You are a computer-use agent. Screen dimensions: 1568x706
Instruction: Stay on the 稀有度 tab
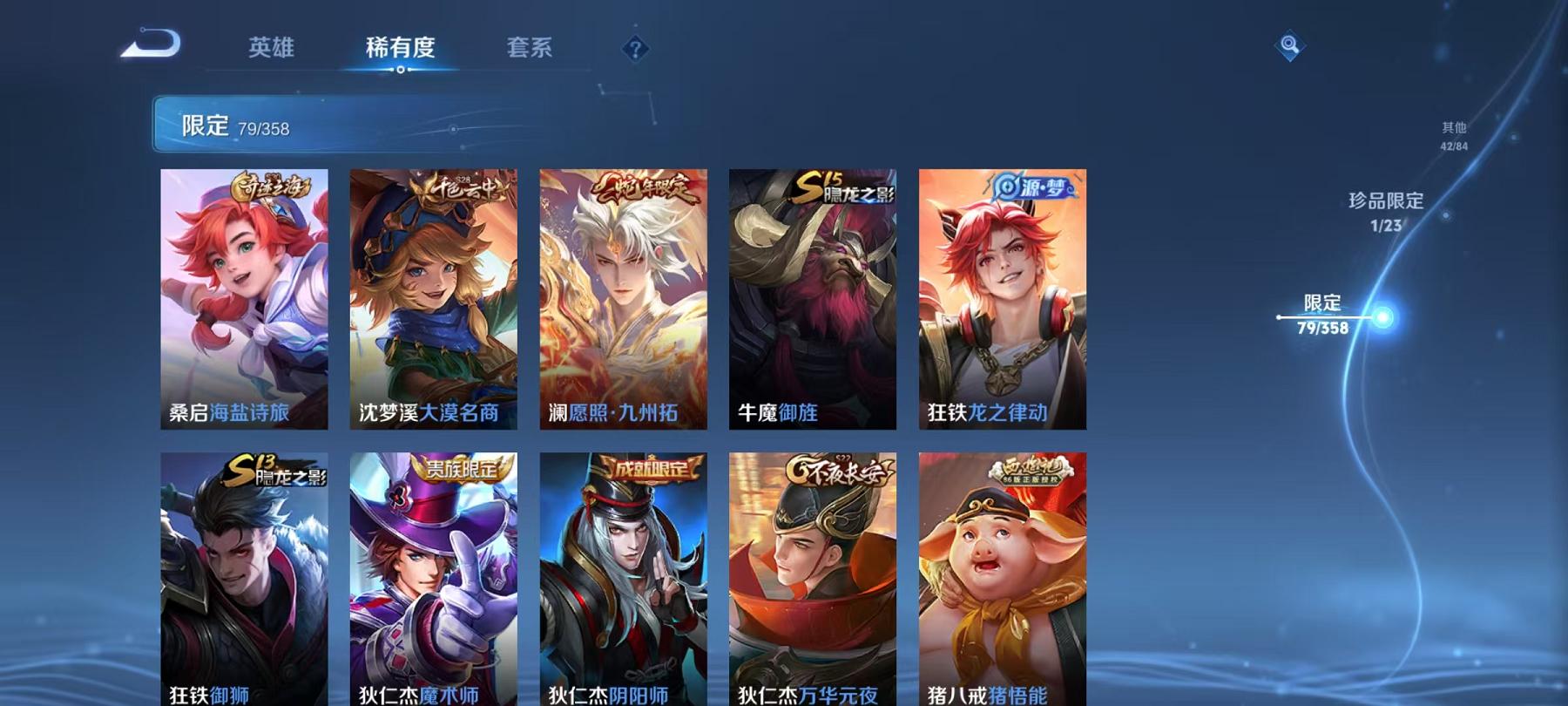click(401, 50)
